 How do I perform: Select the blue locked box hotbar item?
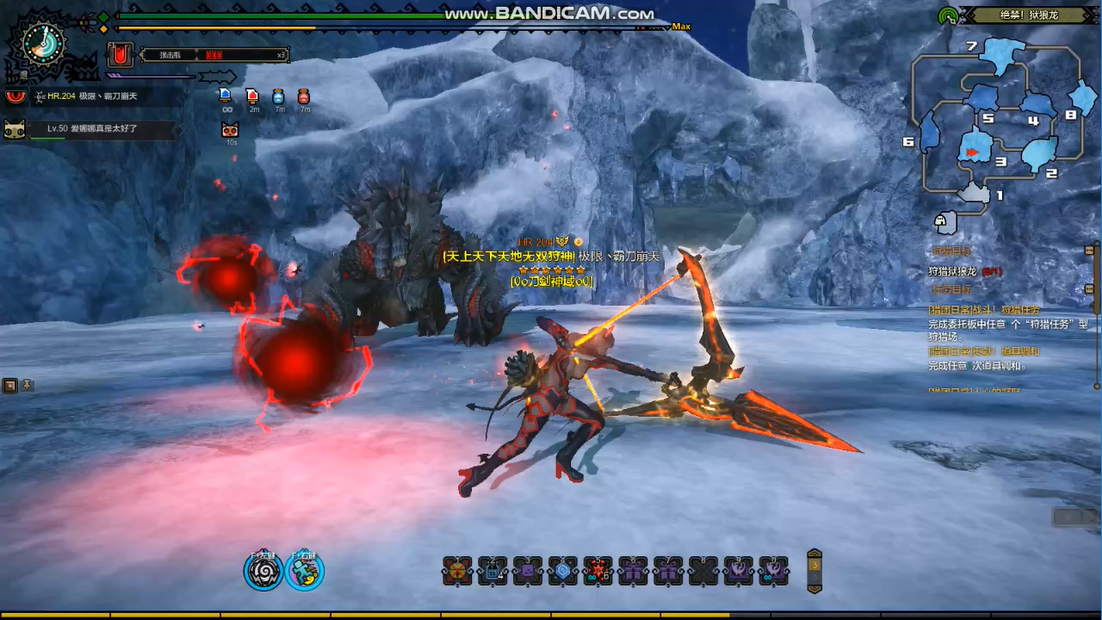[492, 571]
